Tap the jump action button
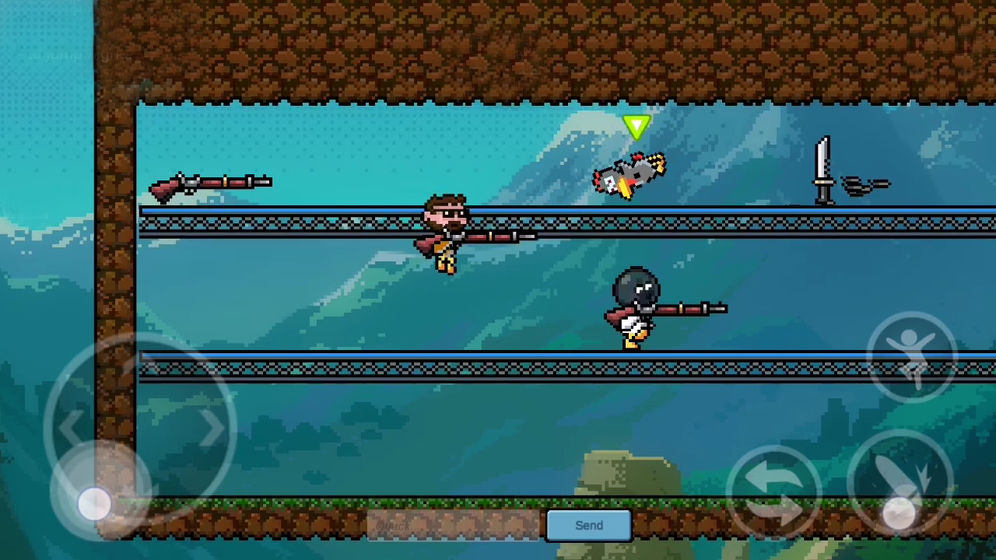This screenshot has width=996, height=560. (x=911, y=356)
